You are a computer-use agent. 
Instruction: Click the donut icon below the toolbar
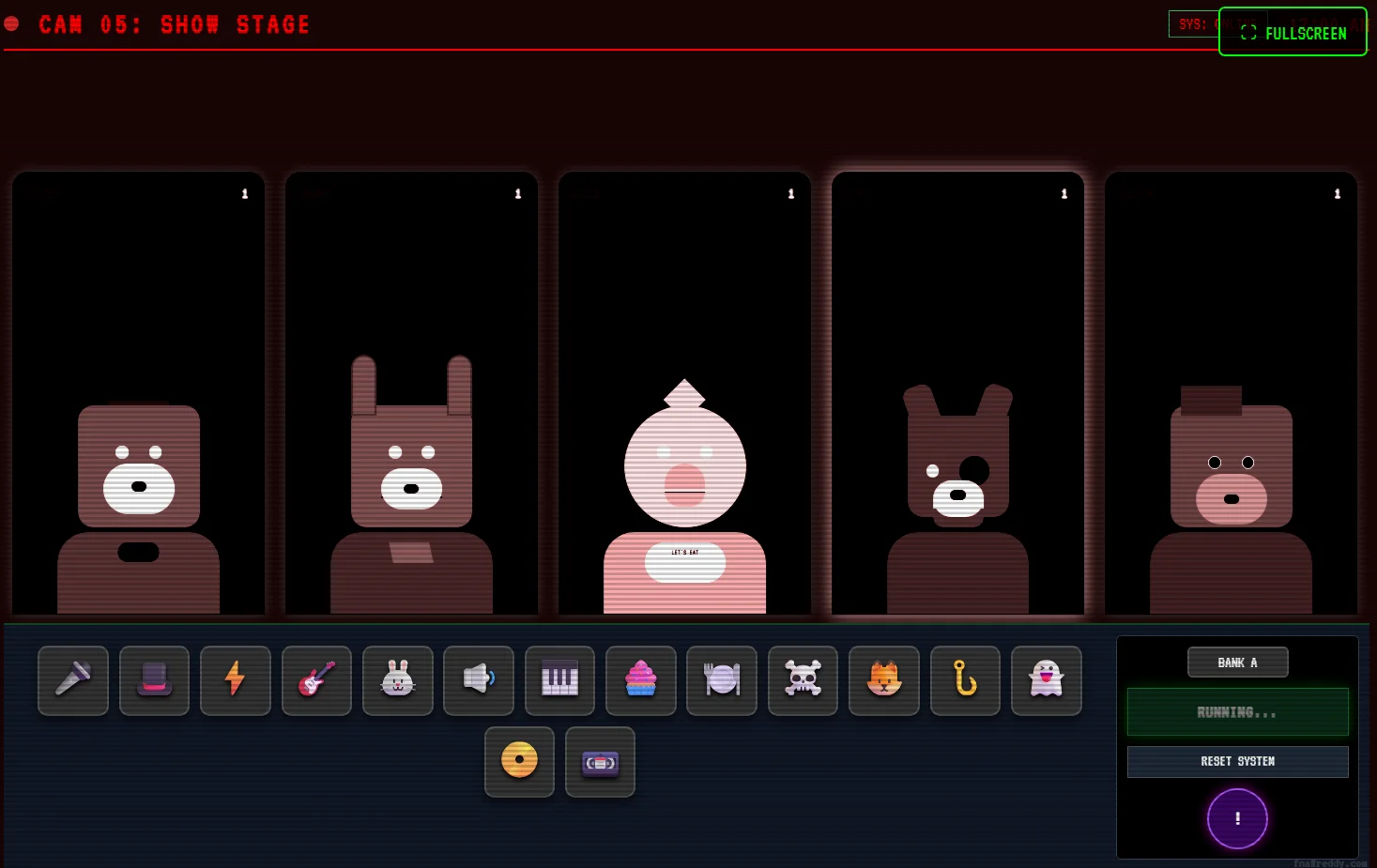click(519, 761)
